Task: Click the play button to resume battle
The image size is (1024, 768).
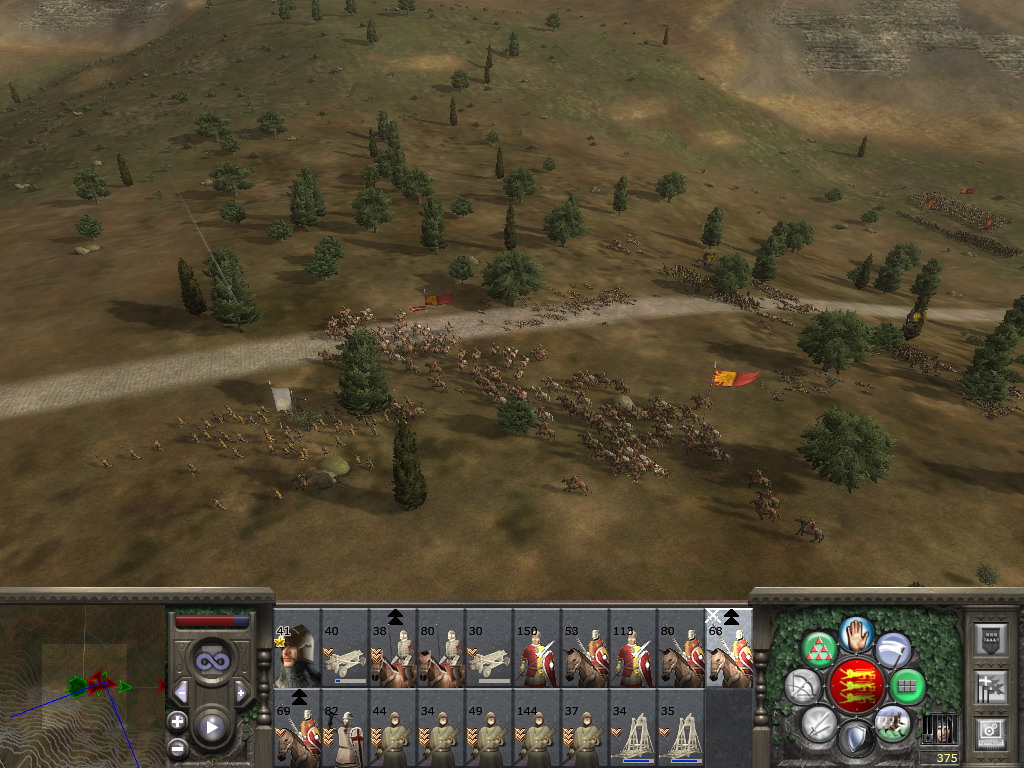Action: [x=210, y=728]
